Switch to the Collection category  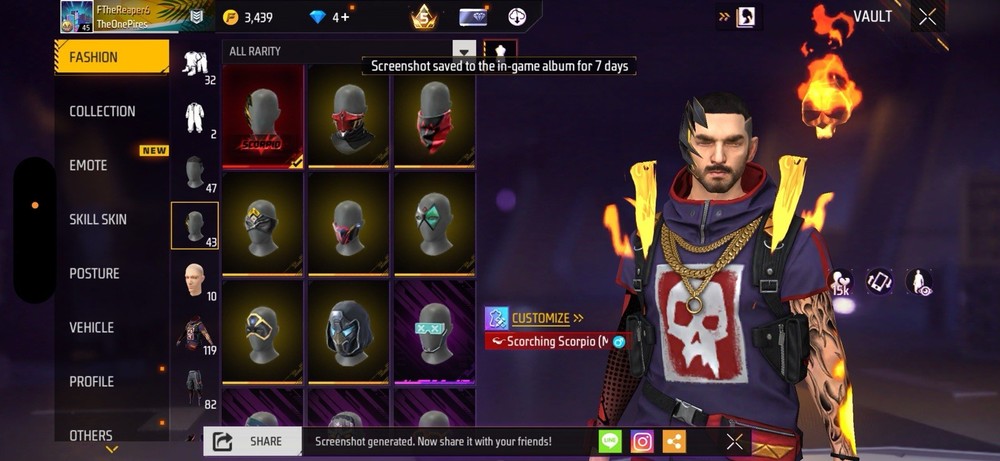click(x=102, y=111)
